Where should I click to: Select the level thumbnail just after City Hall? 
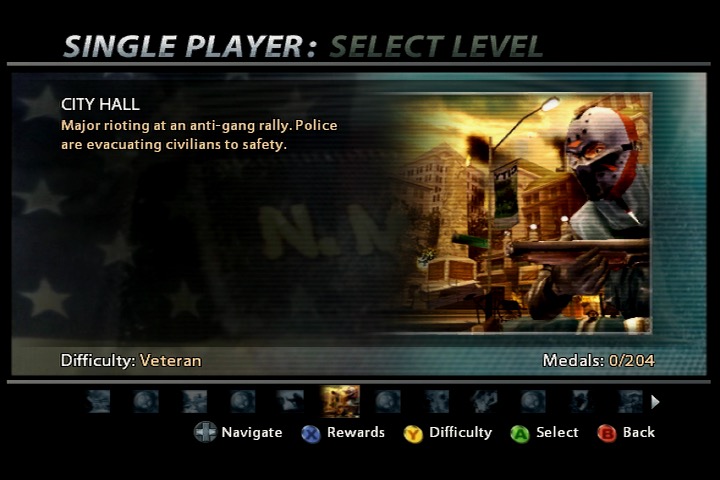click(388, 402)
